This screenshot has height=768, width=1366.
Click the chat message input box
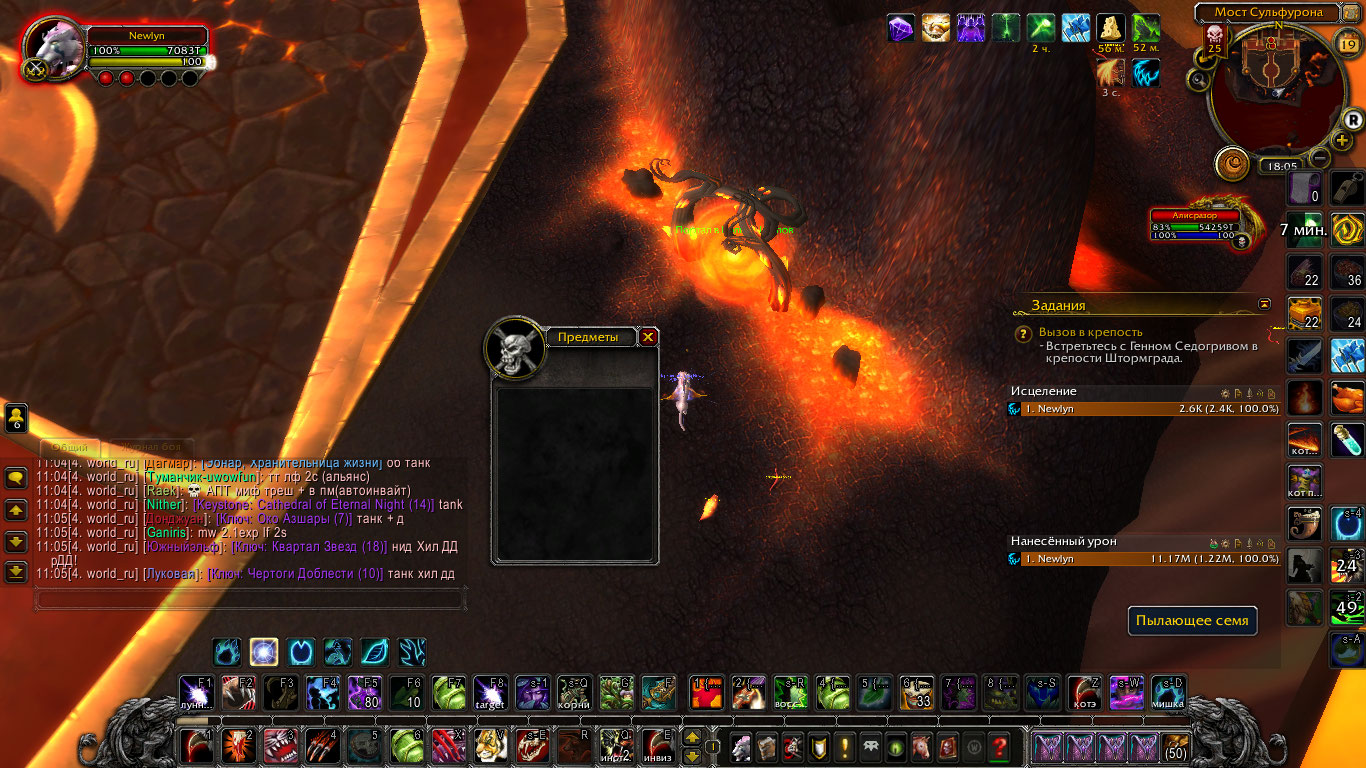pos(250,599)
